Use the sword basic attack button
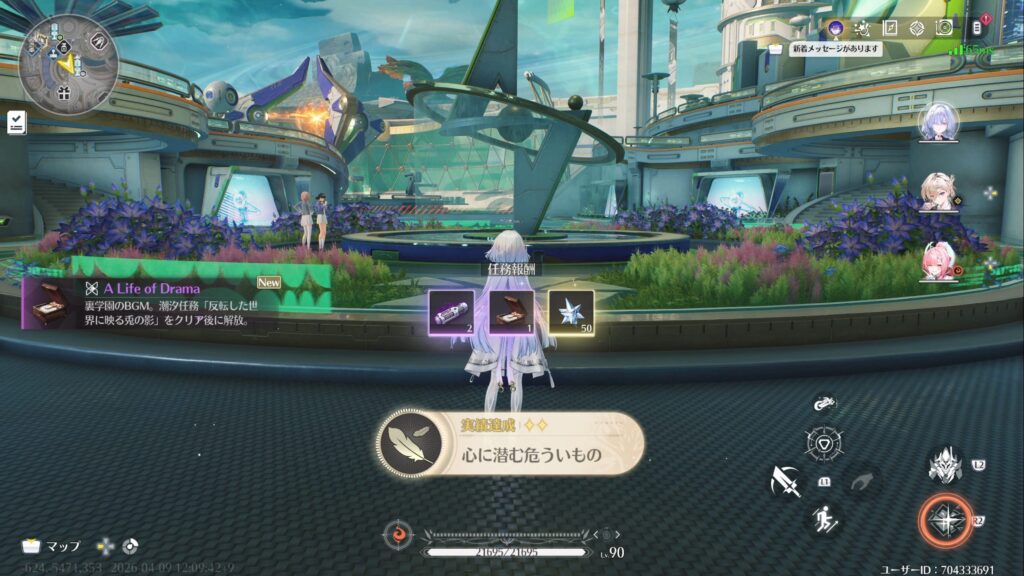1024x576 pixels. click(785, 484)
